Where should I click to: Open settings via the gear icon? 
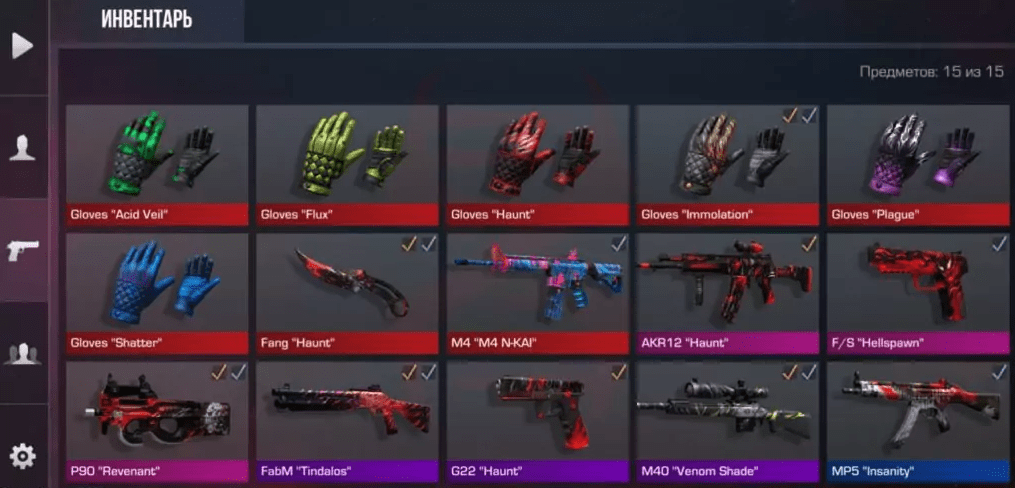22,457
